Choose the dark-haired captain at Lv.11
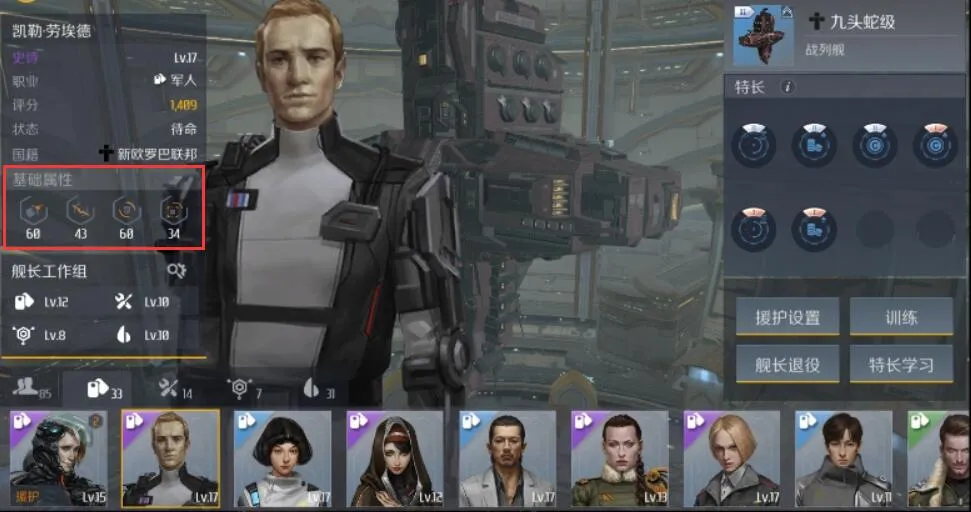Viewport: 971px width, 512px height. pyautogui.click(x=844, y=458)
